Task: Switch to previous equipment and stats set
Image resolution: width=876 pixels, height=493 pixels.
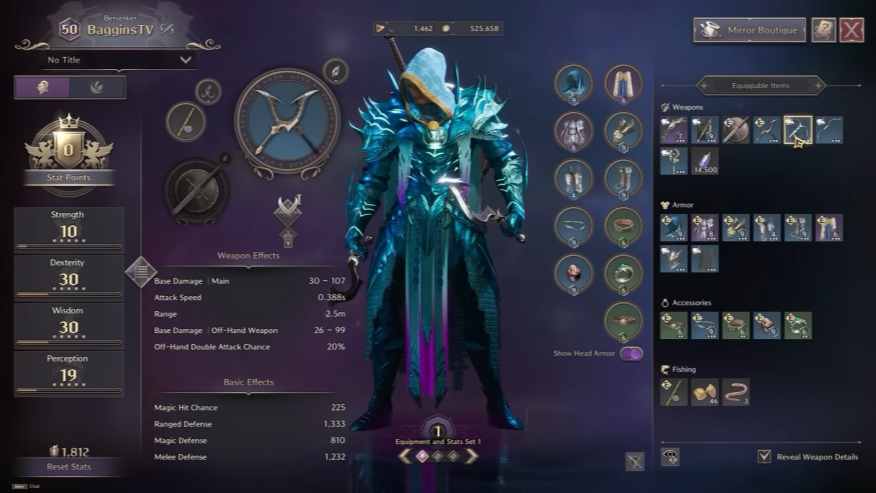Action: 402,456
